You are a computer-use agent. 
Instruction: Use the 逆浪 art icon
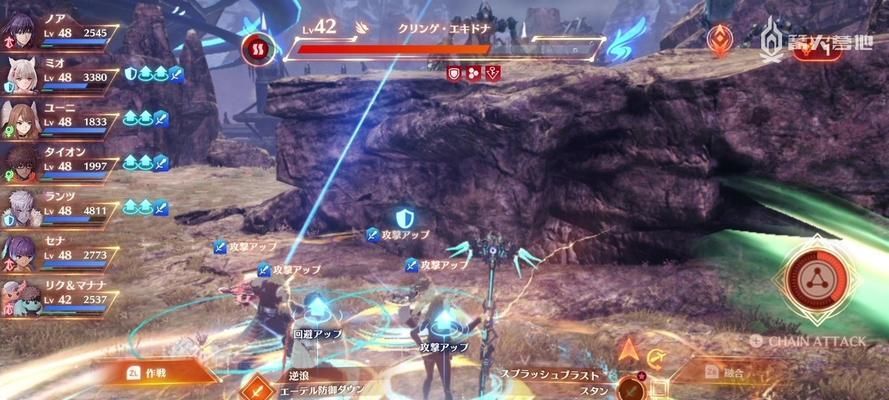pyautogui.click(x=259, y=389)
